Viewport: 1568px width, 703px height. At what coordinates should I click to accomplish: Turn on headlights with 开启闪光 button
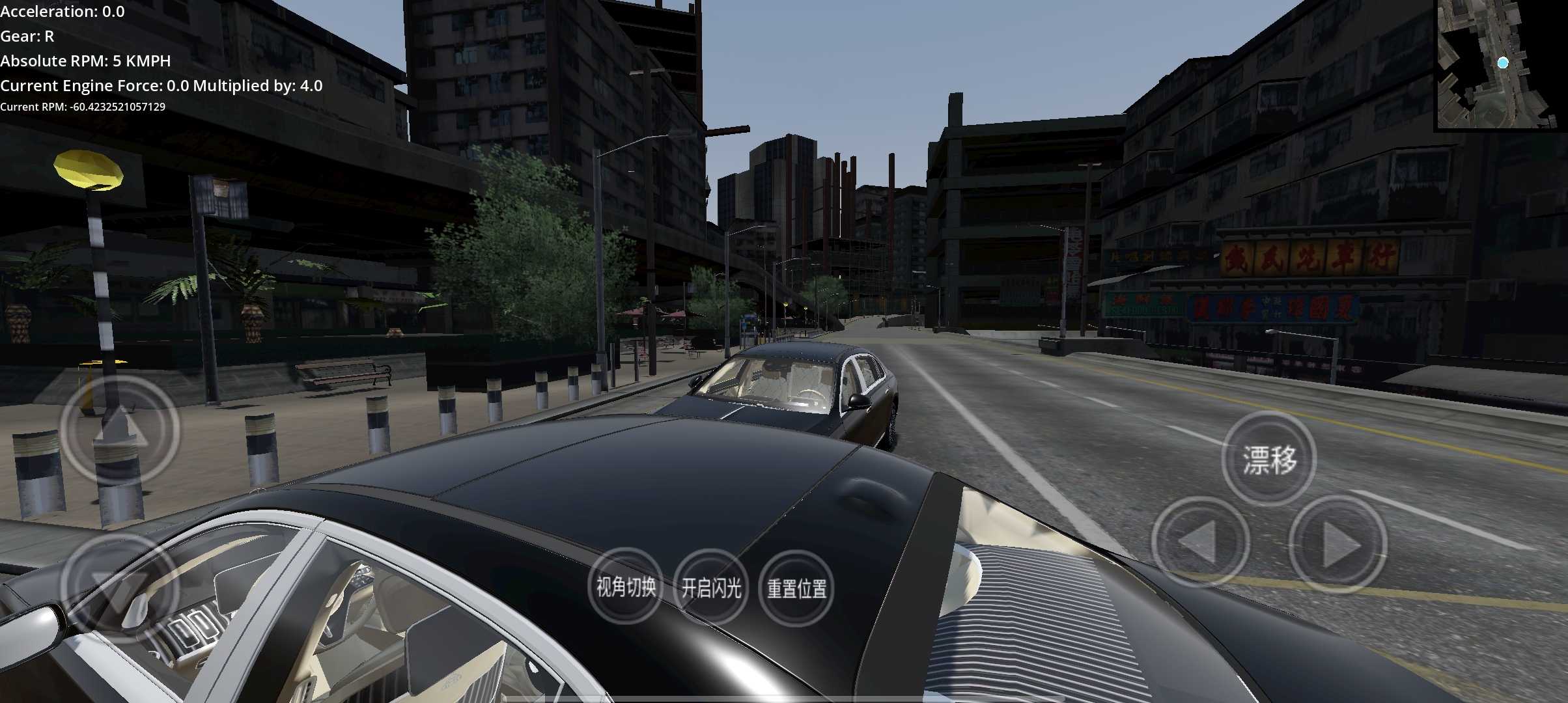[x=711, y=588]
